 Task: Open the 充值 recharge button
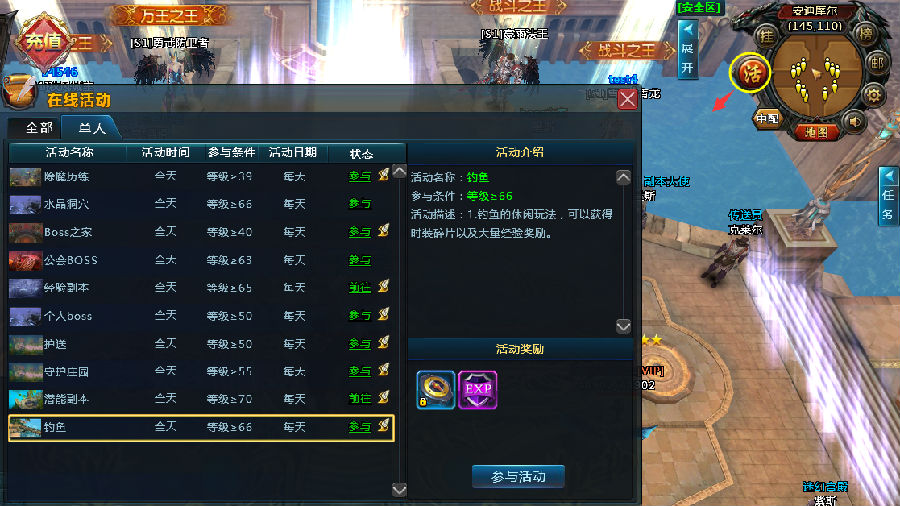43,42
